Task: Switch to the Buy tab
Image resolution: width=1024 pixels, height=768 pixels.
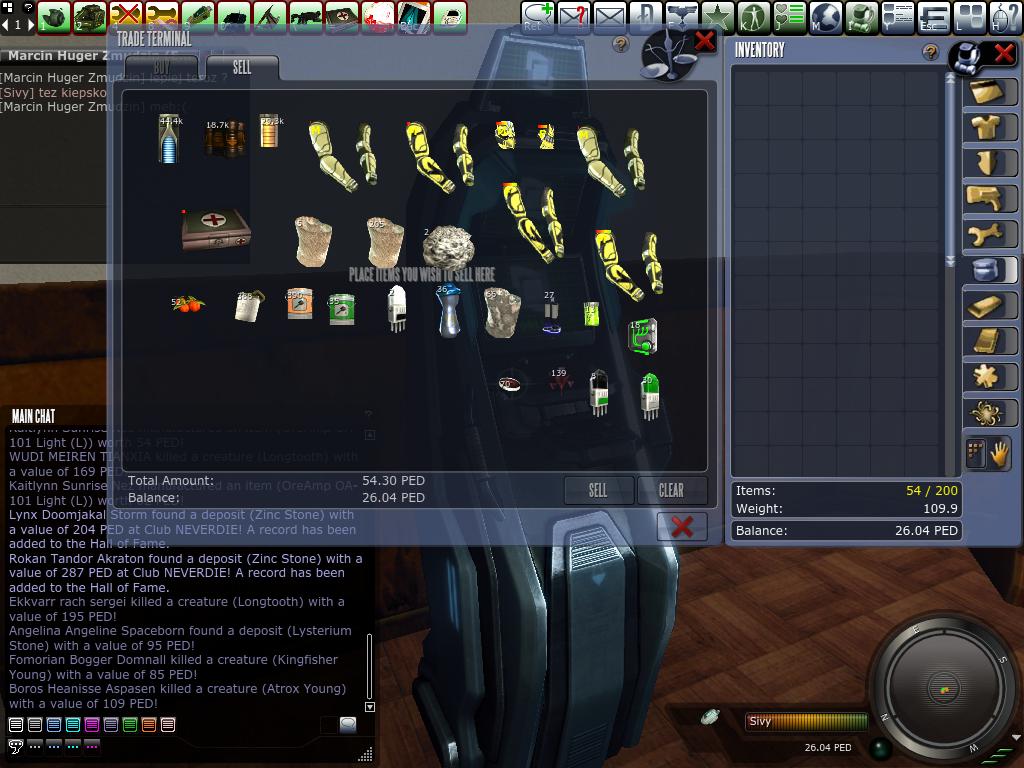Action: click(162, 67)
